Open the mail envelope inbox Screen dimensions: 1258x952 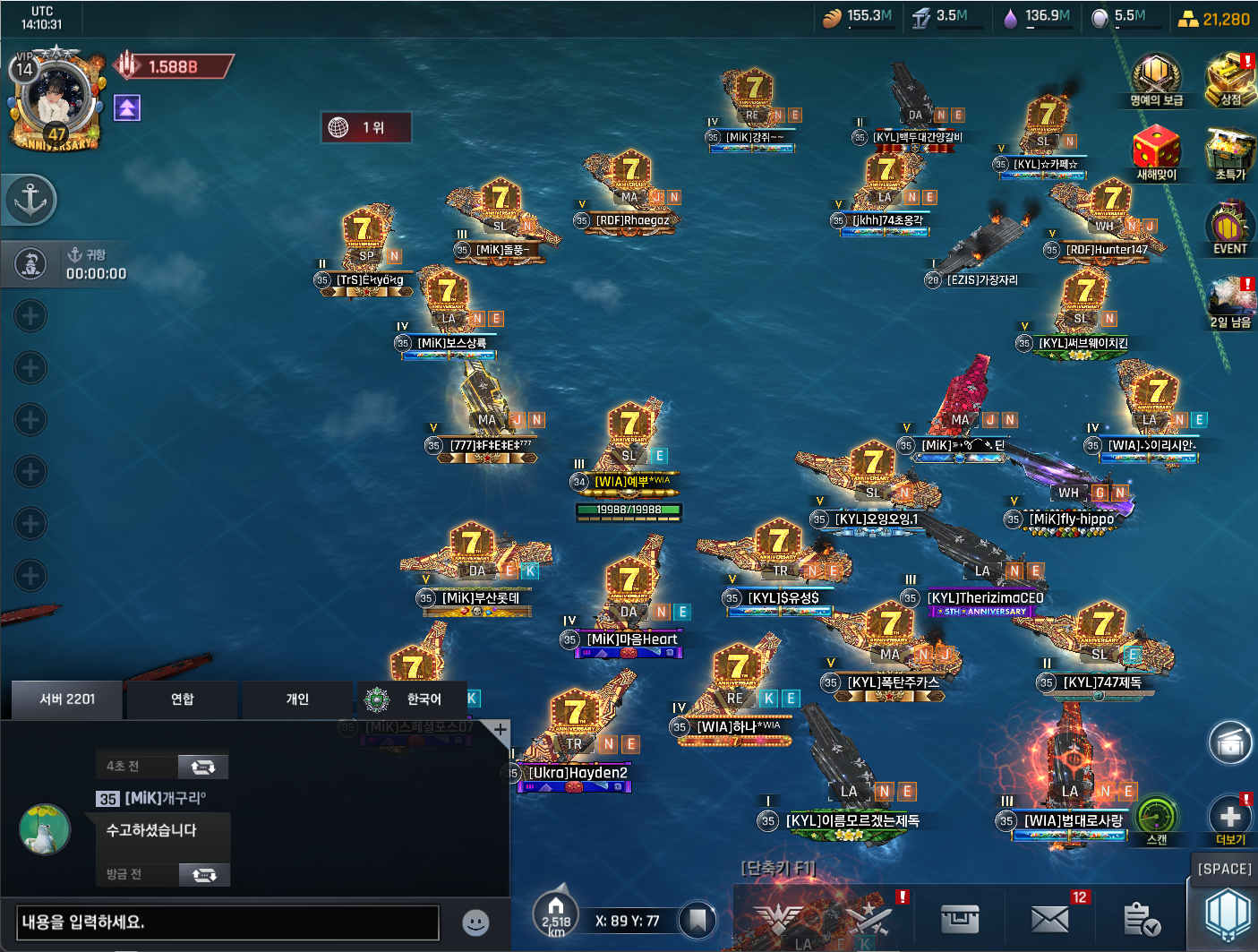[x=1049, y=919]
